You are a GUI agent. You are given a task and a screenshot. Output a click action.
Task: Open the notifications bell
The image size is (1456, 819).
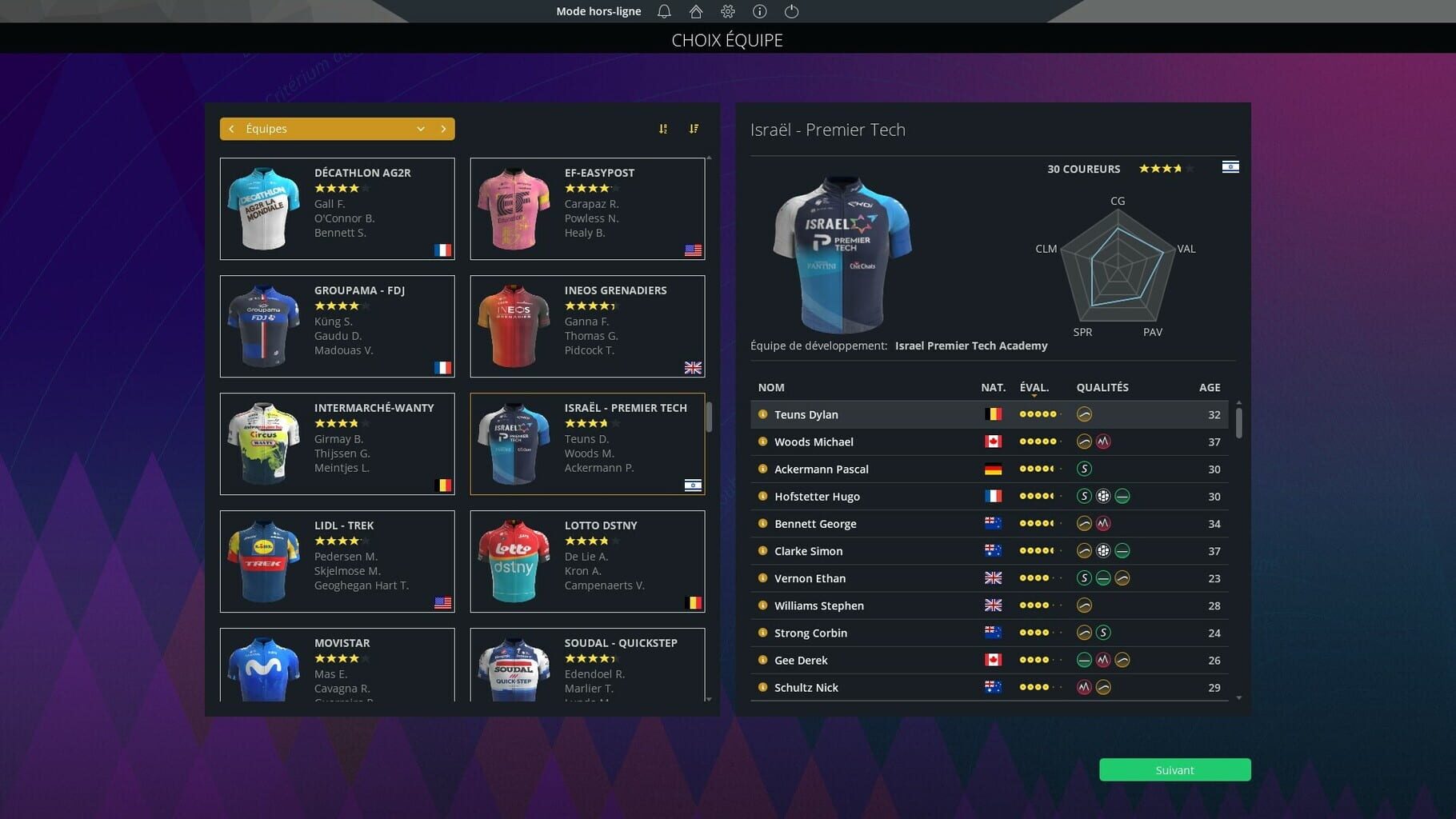pyautogui.click(x=662, y=11)
